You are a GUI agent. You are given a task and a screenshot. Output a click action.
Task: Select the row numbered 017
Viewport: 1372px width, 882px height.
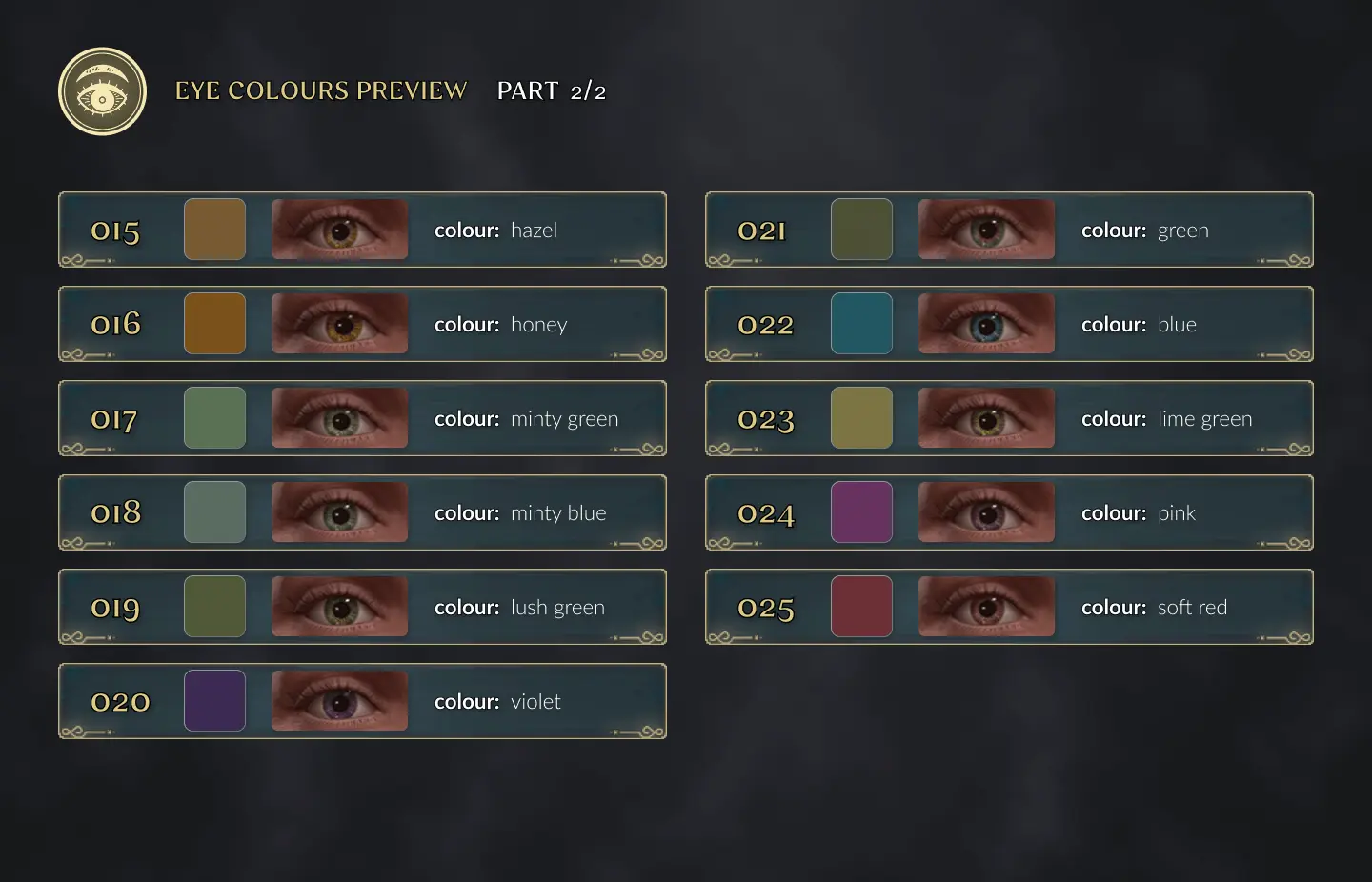(114, 419)
